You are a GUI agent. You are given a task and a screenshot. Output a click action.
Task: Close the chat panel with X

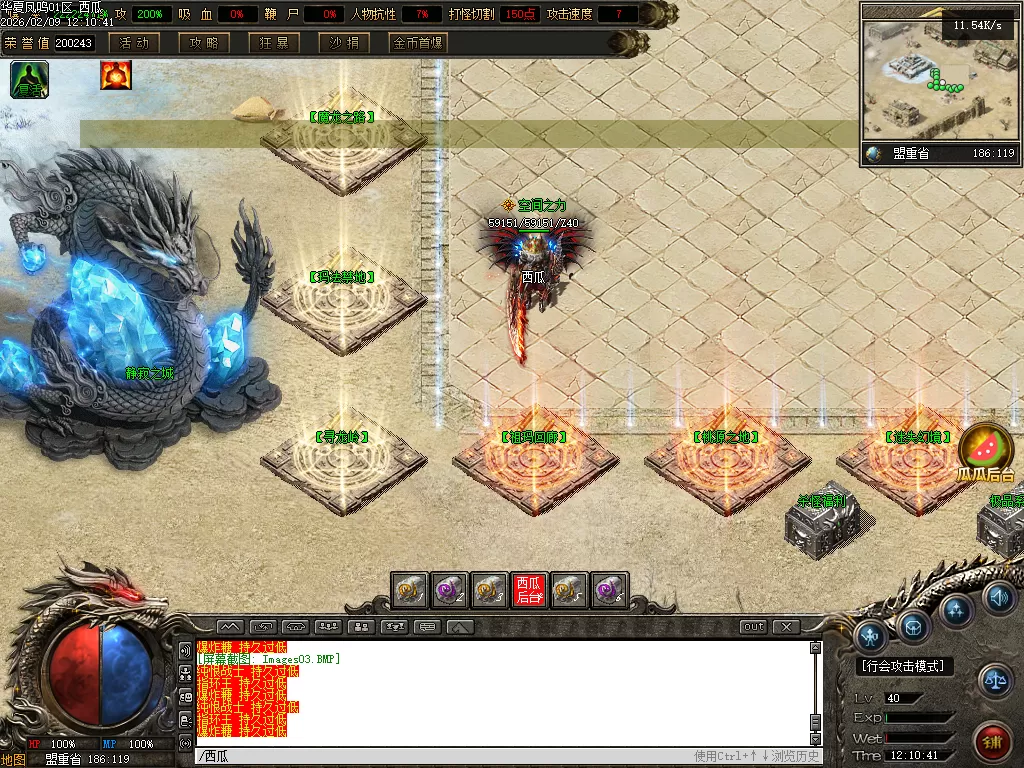pyautogui.click(x=787, y=627)
